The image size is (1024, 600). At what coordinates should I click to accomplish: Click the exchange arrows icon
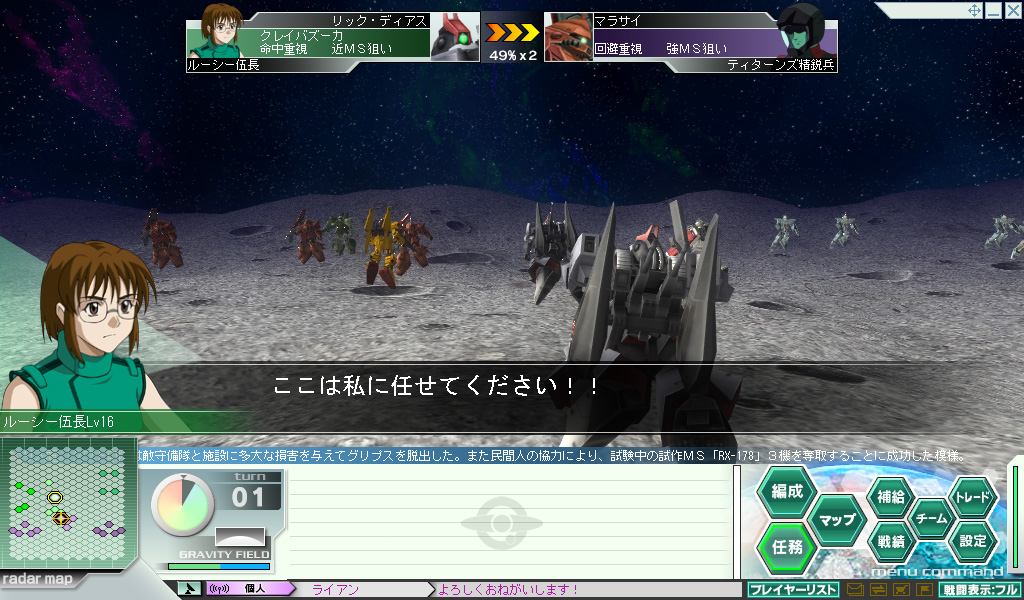tap(877, 590)
